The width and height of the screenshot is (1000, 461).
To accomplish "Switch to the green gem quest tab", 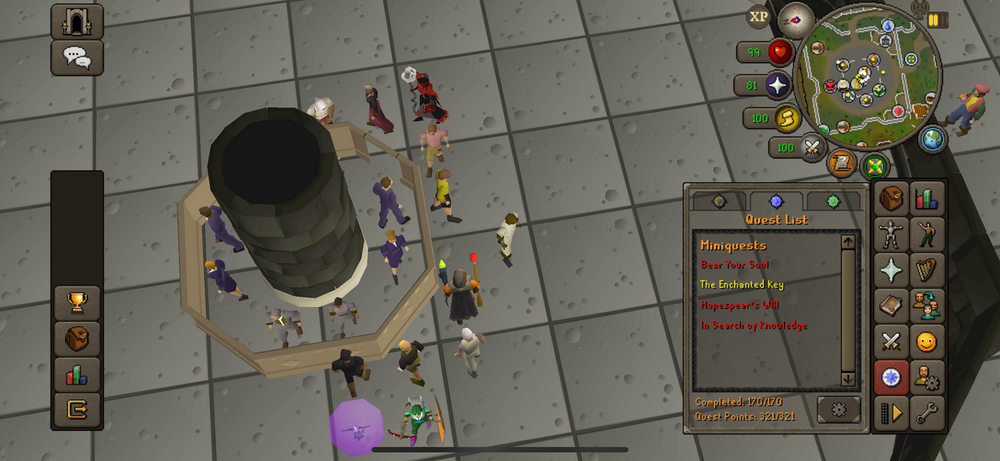I will point(834,201).
